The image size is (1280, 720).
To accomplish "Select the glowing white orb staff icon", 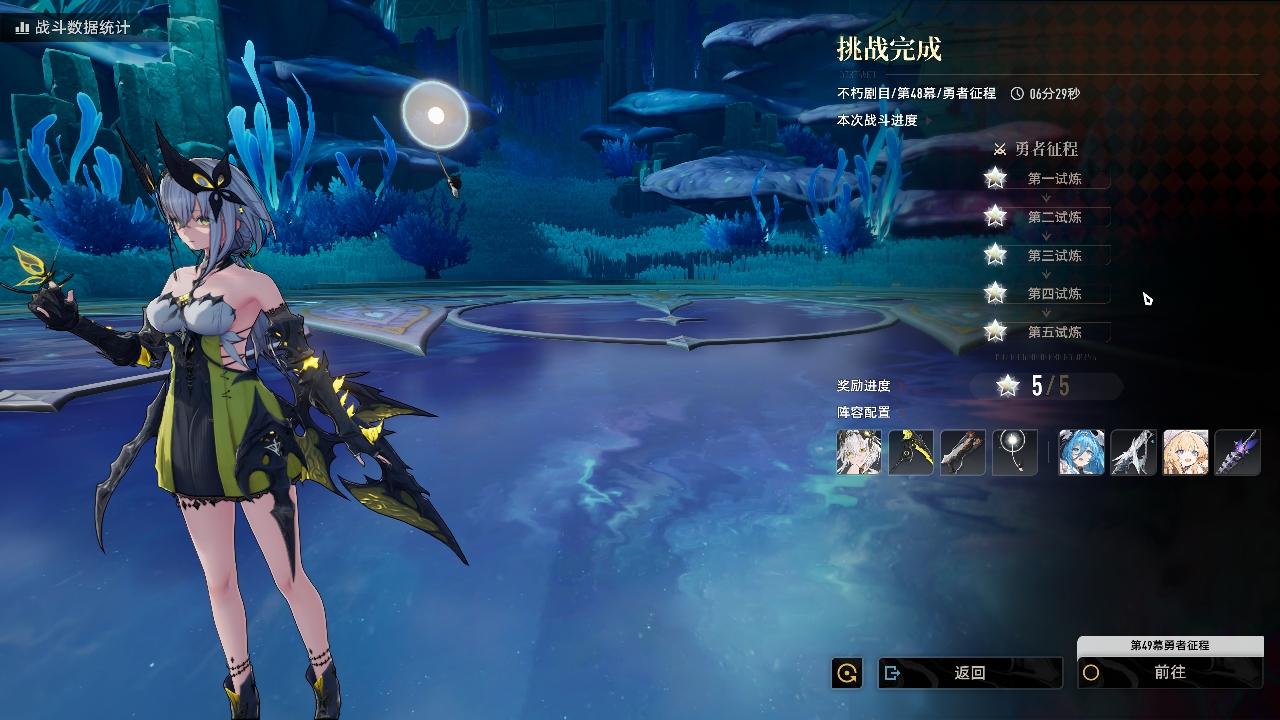I will [1015, 452].
